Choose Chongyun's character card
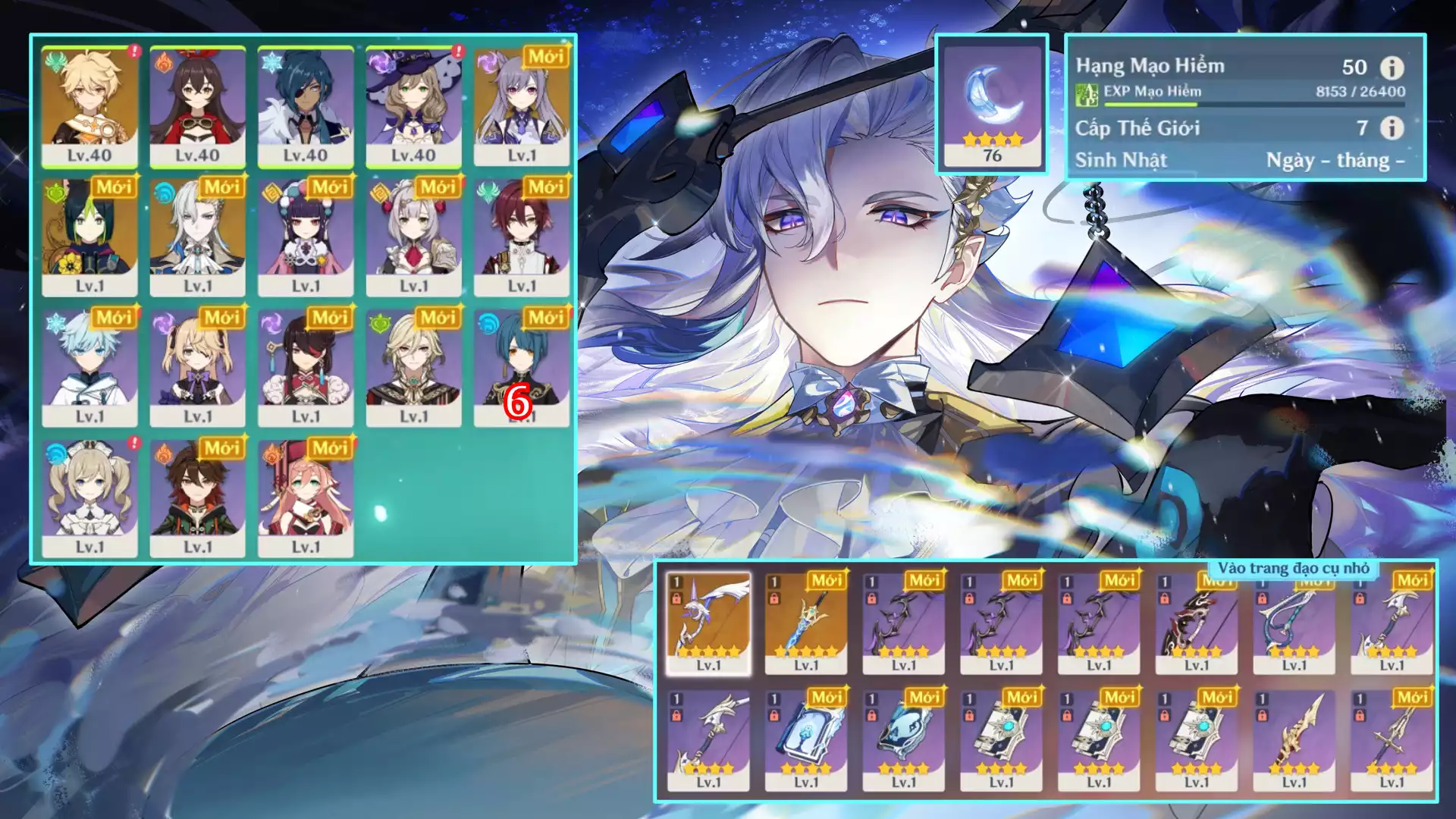The height and width of the screenshot is (819, 1456). [89, 367]
